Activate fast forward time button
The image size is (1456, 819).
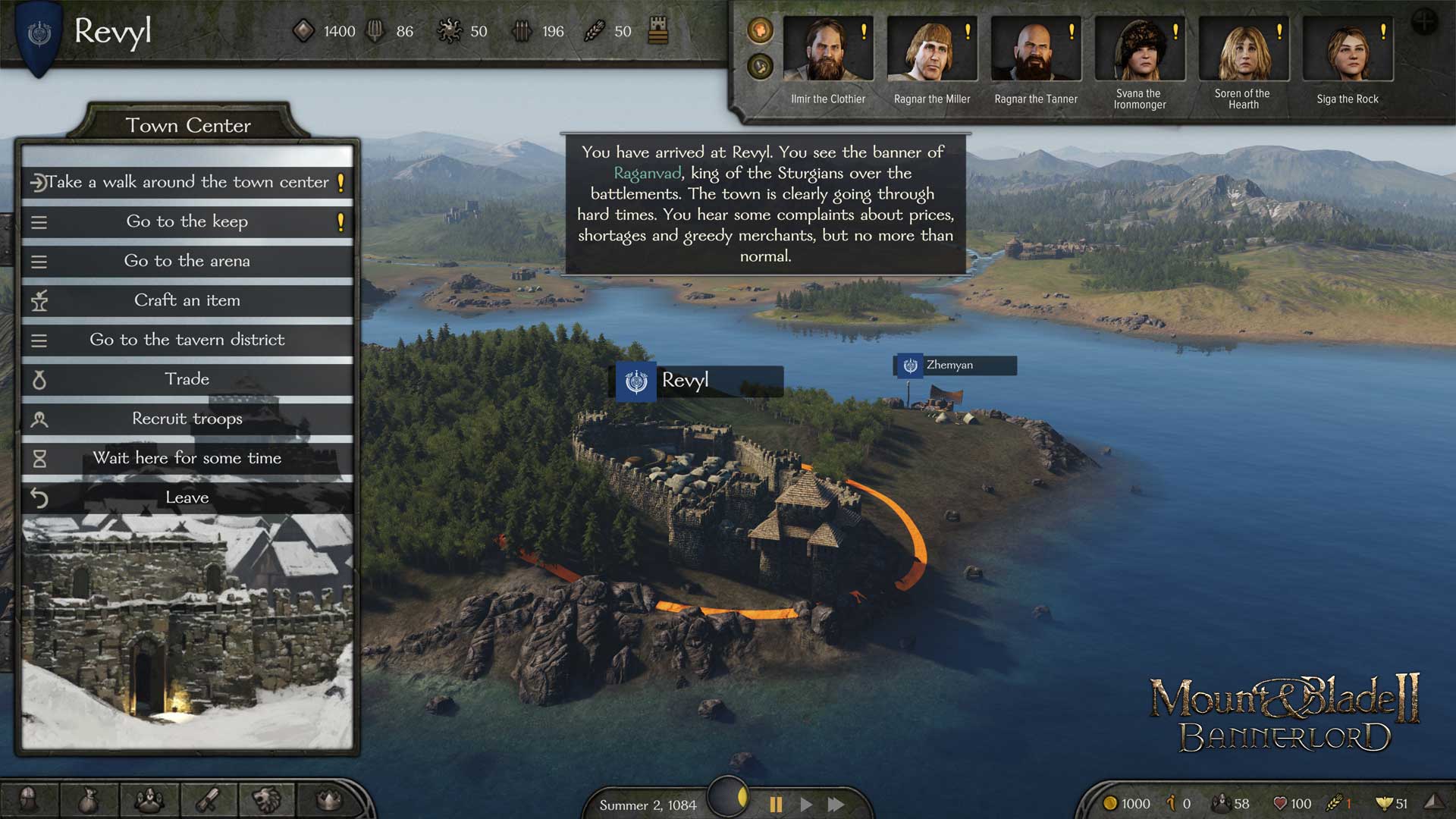(836, 804)
